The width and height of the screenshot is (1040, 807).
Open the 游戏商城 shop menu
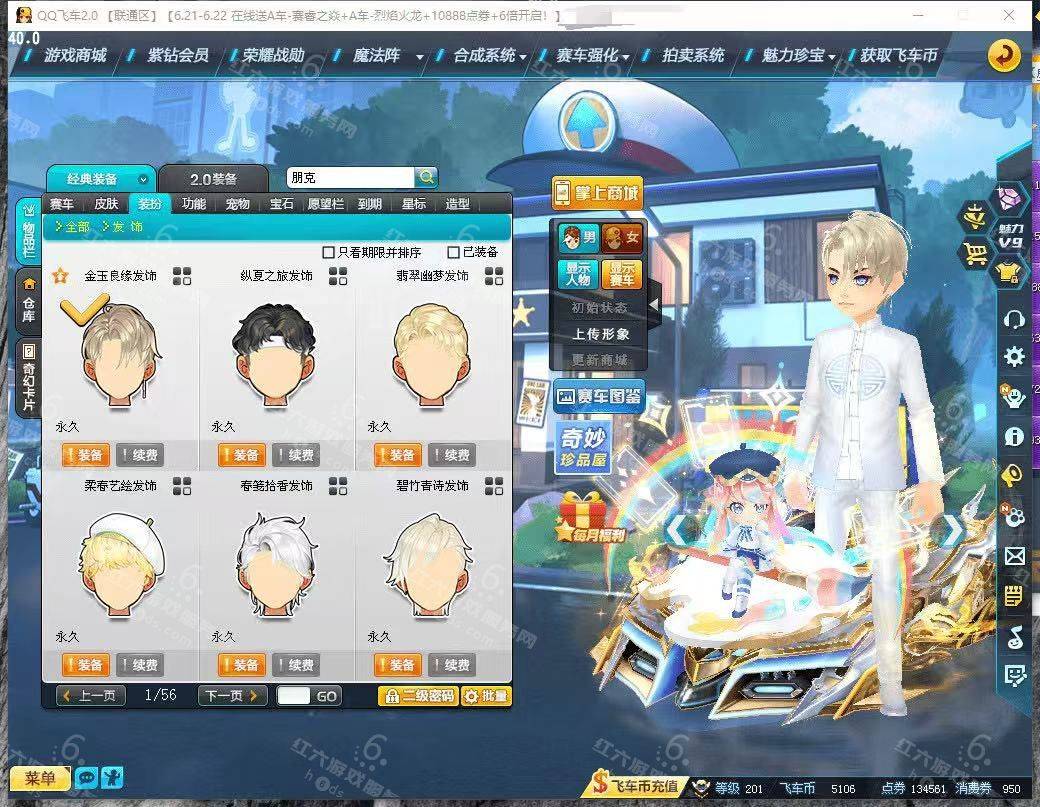pyautogui.click(x=74, y=55)
